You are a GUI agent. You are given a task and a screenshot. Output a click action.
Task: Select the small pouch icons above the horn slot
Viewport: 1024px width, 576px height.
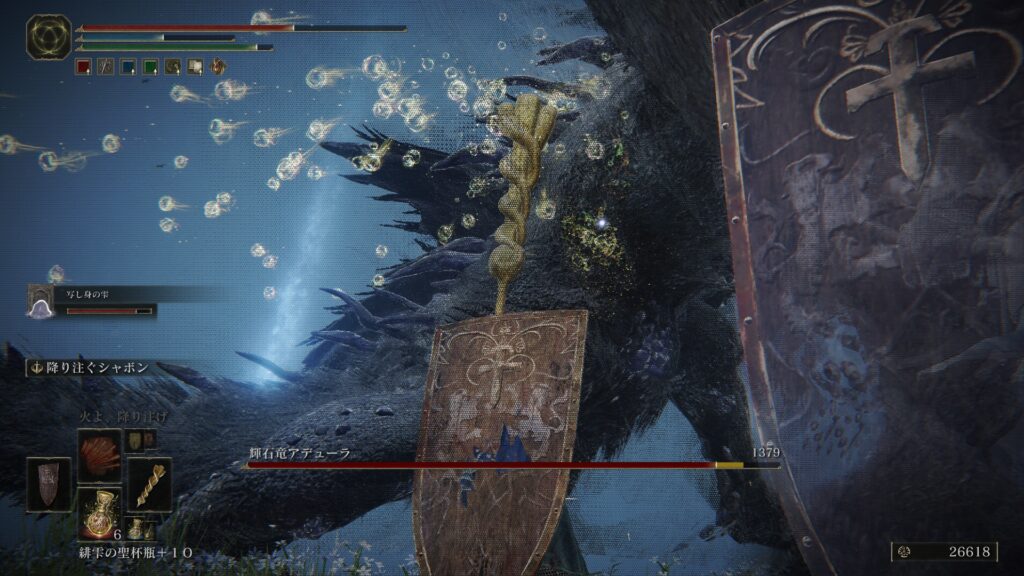tap(140, 438)
